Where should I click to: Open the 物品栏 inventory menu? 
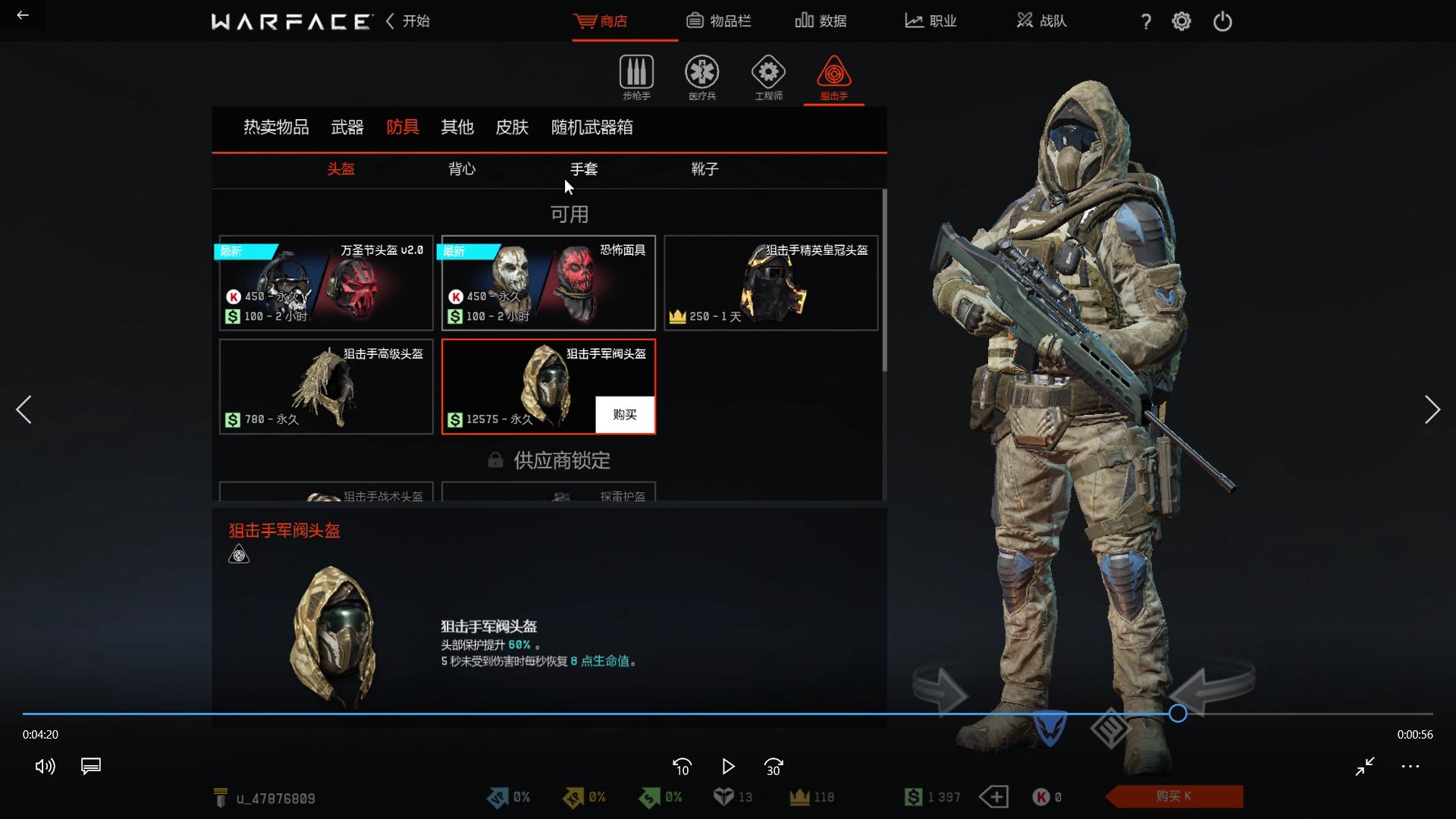[718, 21]
